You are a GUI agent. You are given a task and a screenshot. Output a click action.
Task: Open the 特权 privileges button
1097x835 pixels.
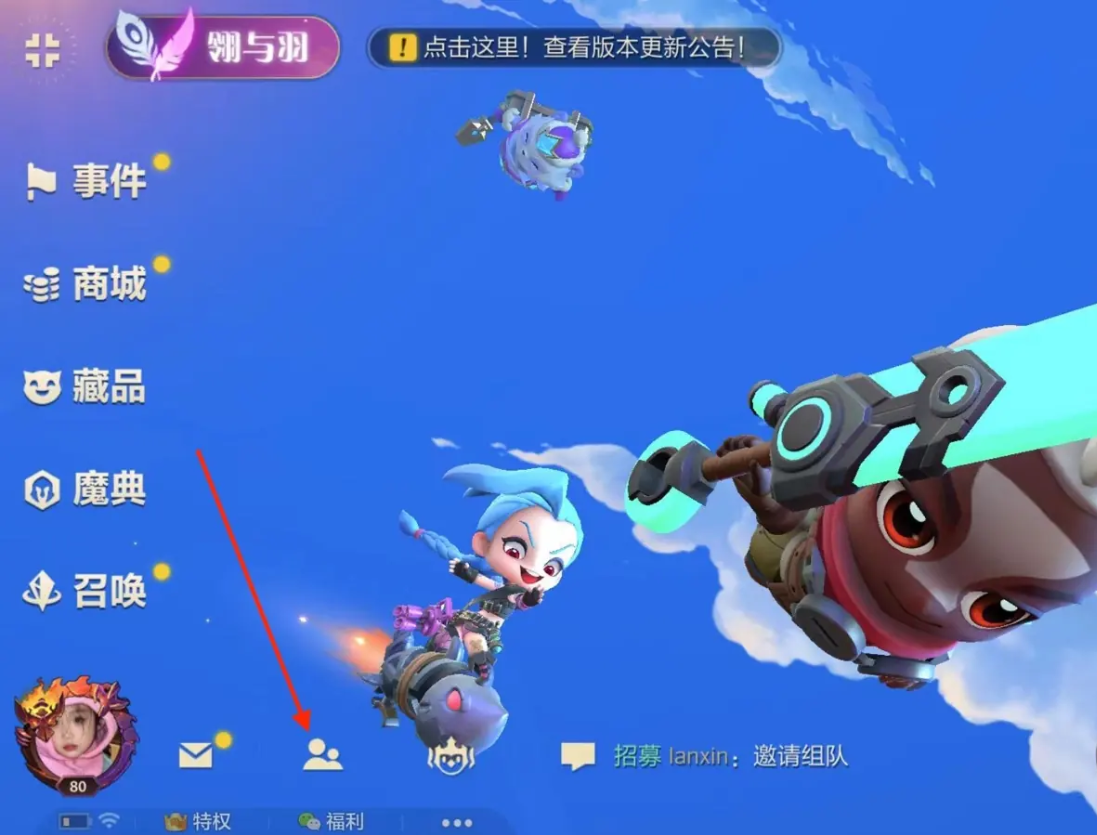click(199, 822)
